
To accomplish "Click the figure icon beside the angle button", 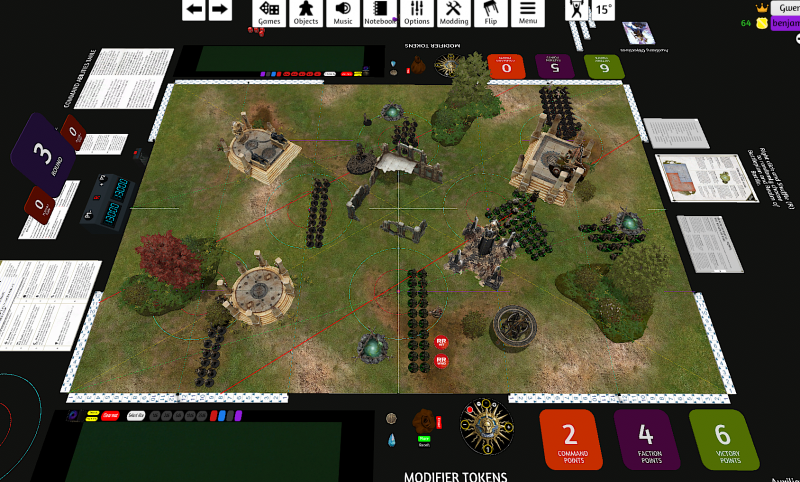I will coord(577,9).
